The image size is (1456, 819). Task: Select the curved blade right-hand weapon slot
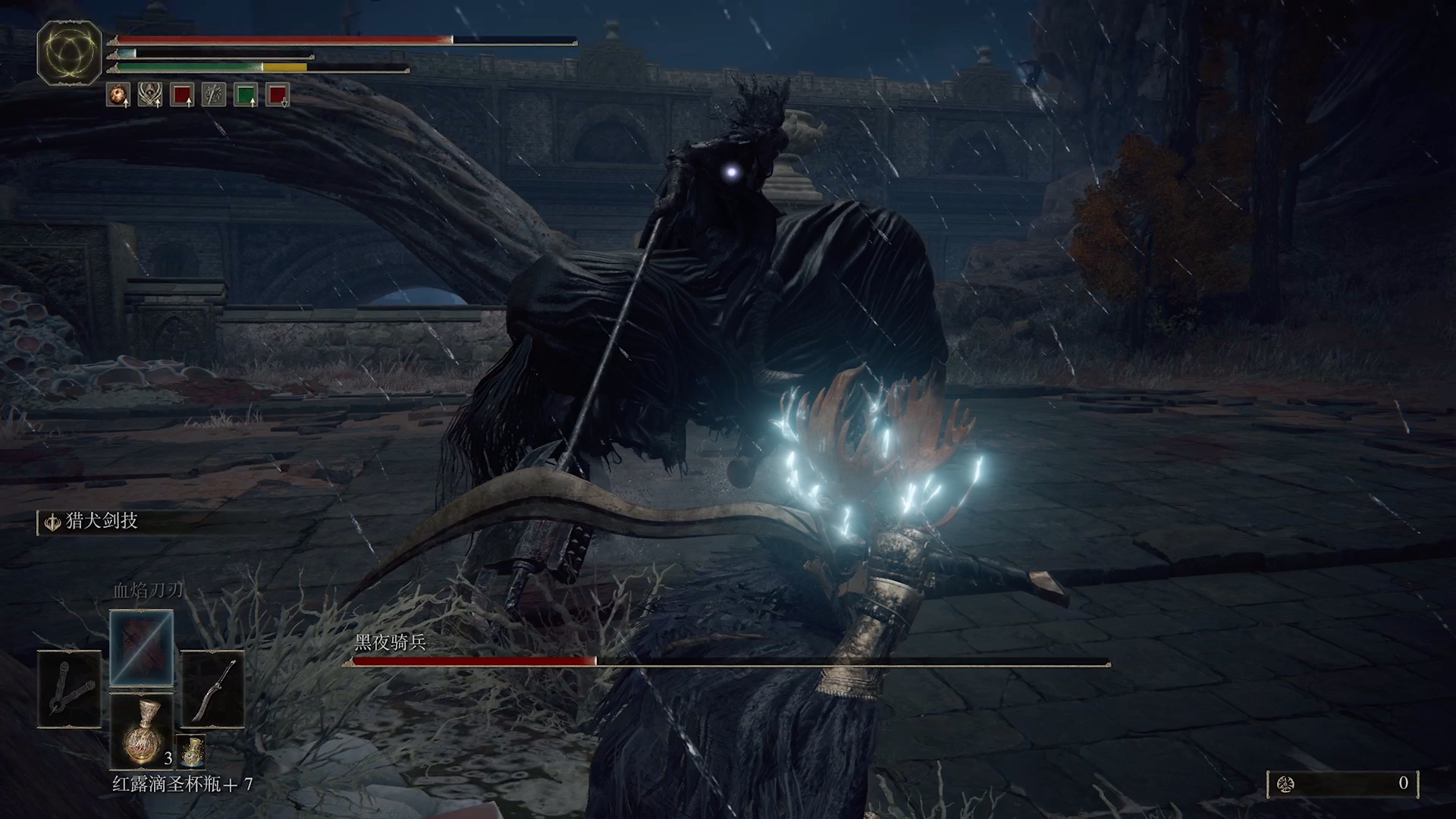point(212,689)
